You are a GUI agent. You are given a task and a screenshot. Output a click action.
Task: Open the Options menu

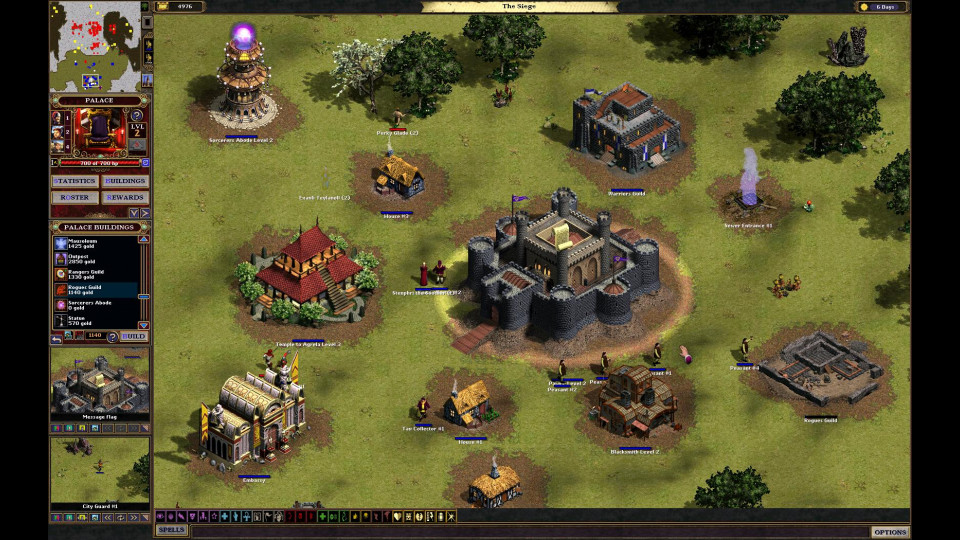[889, 531]
